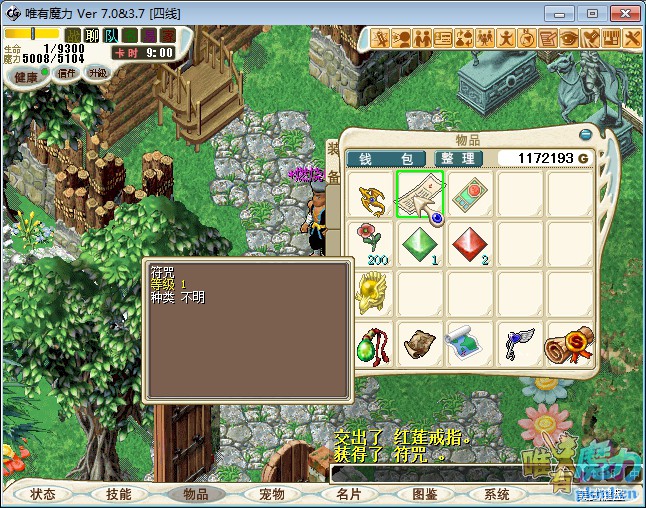Select the blue-green map scroll item
The image size is (646, 508).
pos(470,343)
